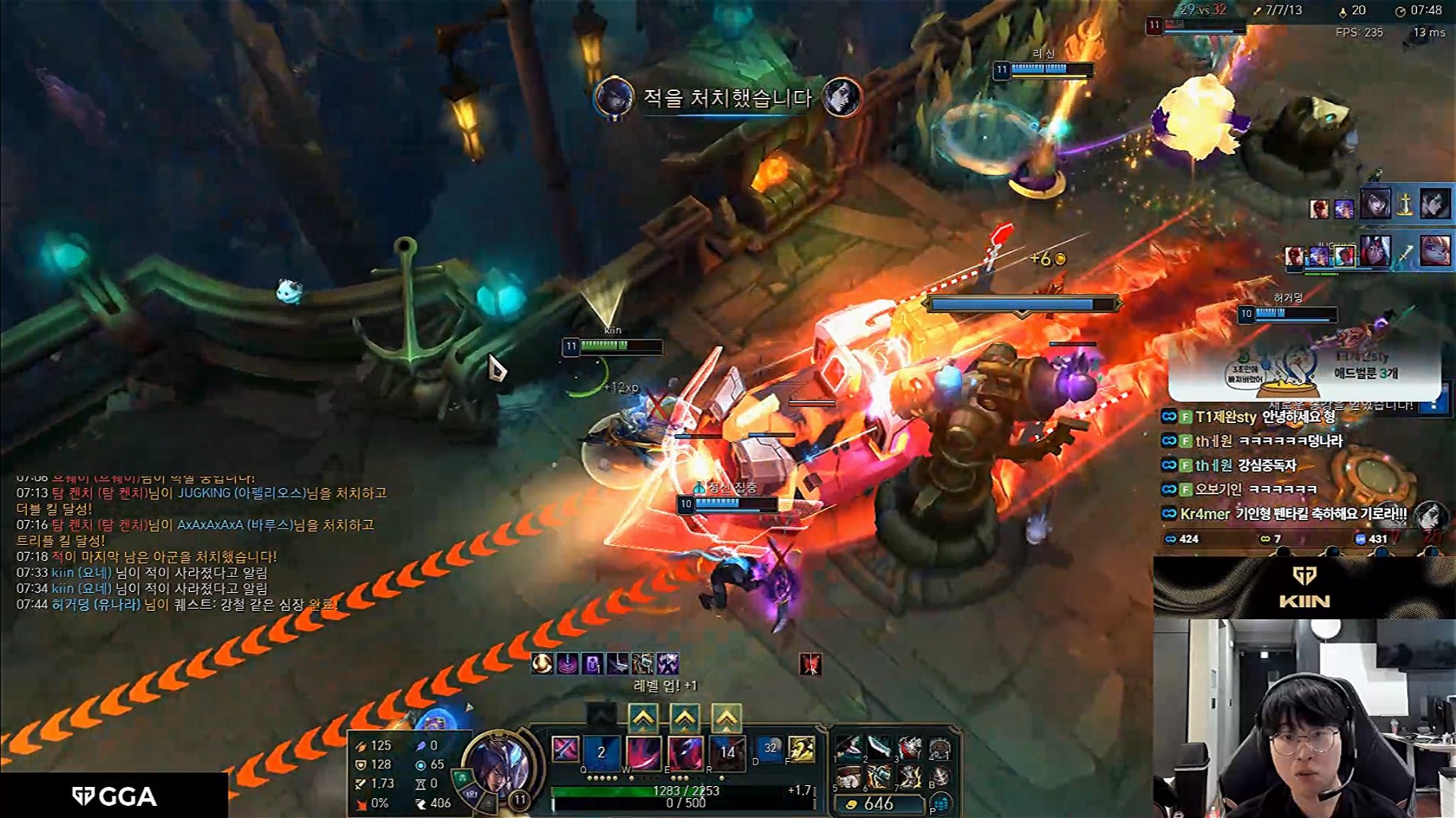Use the E ability icon

pos(685,752)
